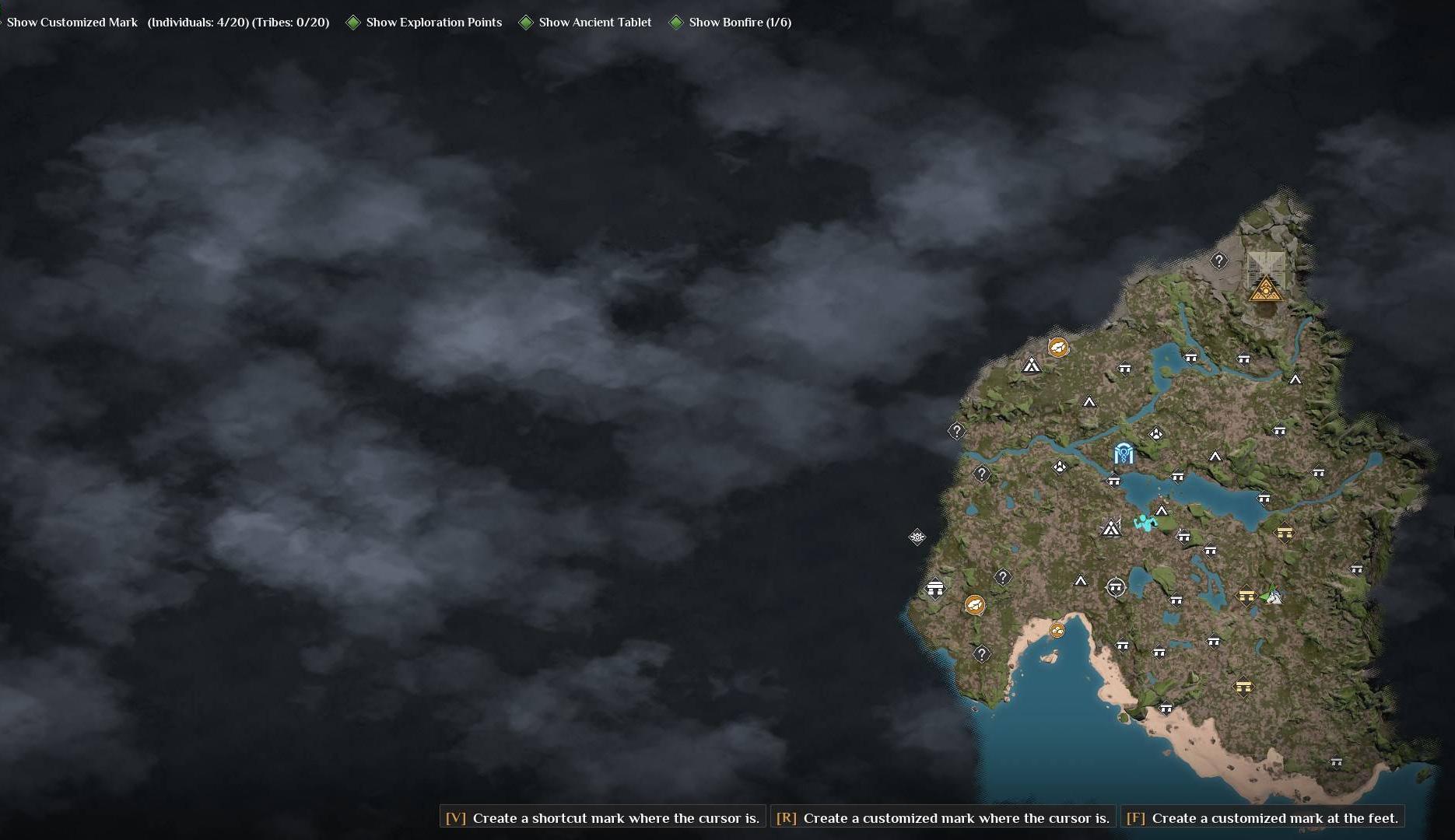The width and height of the screenshot is (1455, 840).
Task: Click the diamond animal den icon near the river
Action: click(1060, 466)
